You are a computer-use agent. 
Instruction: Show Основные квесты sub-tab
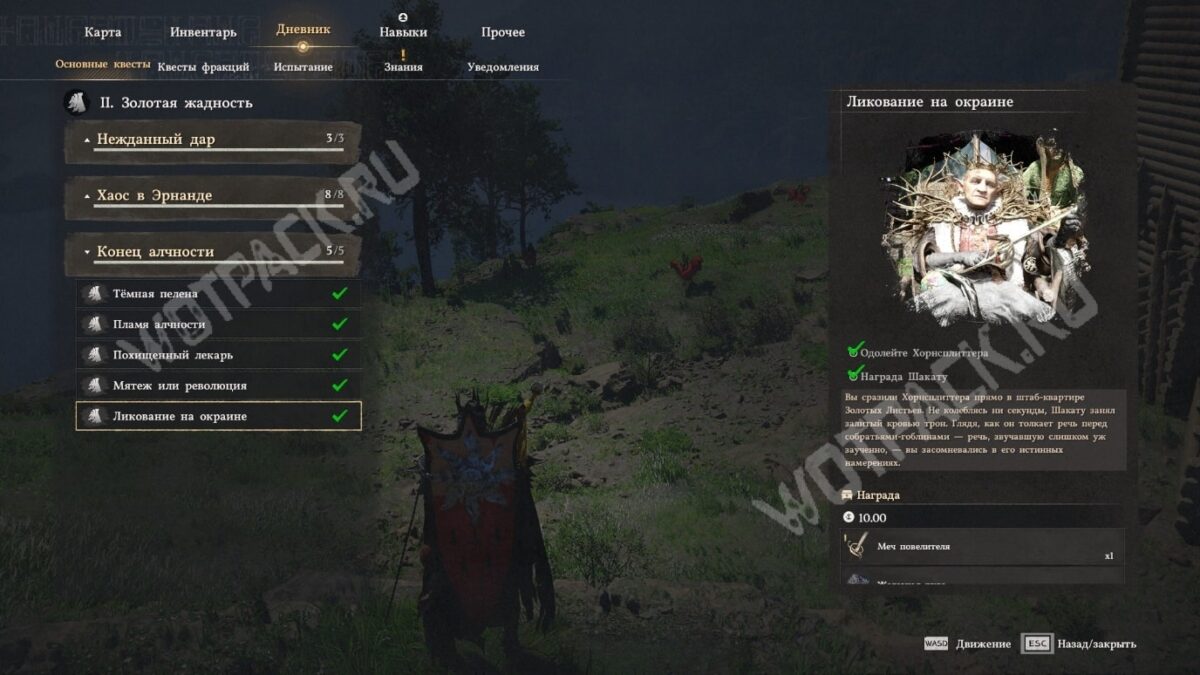pos(102,65)
